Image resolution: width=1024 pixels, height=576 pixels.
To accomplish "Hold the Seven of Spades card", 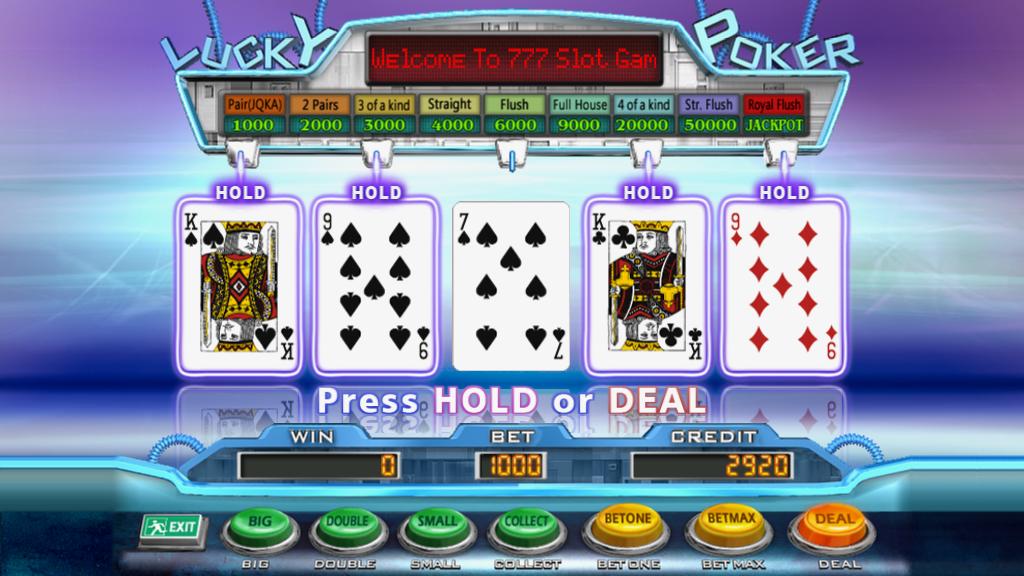I will click(511, 285).
